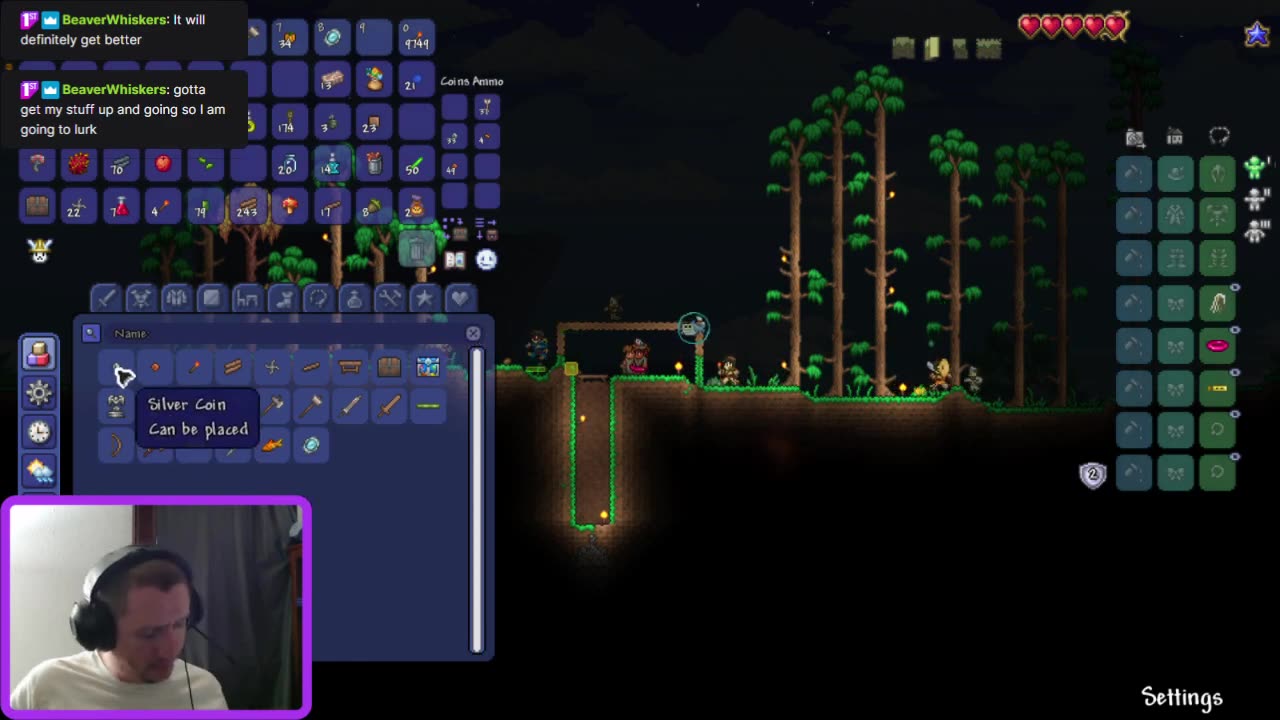This screenshot has height=720, width=1280.
Task: Open the settings gear in the left sidebar
Action: pos(38,393)
